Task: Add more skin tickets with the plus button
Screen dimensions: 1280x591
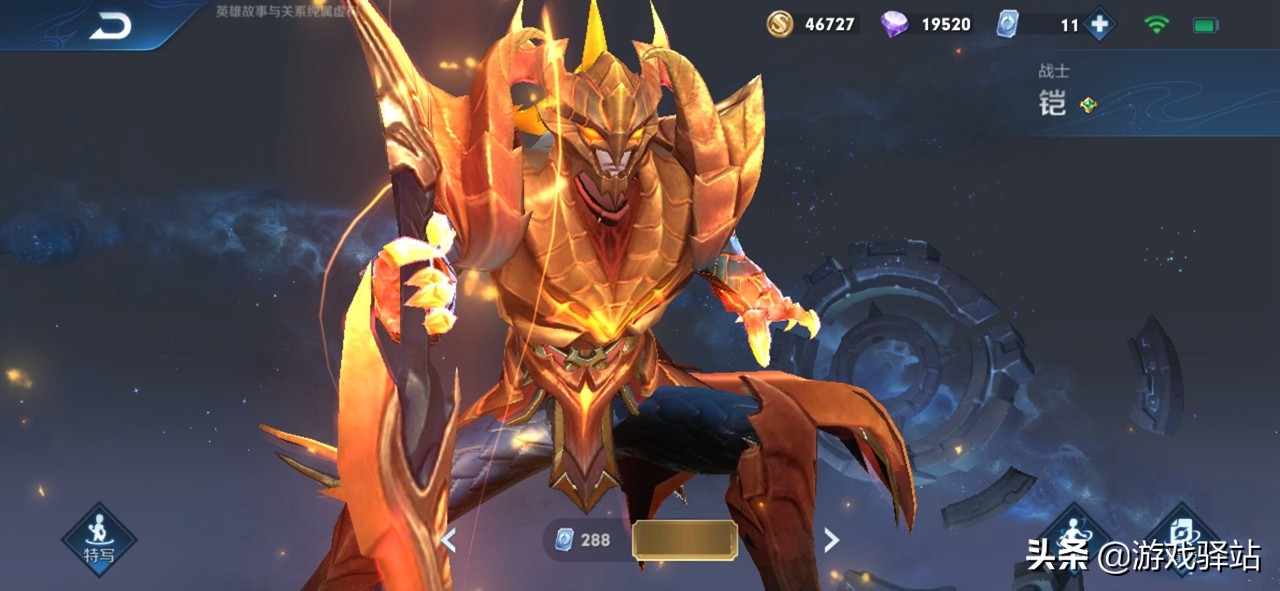Action: pyautogui.click(x=1099, y=24)
